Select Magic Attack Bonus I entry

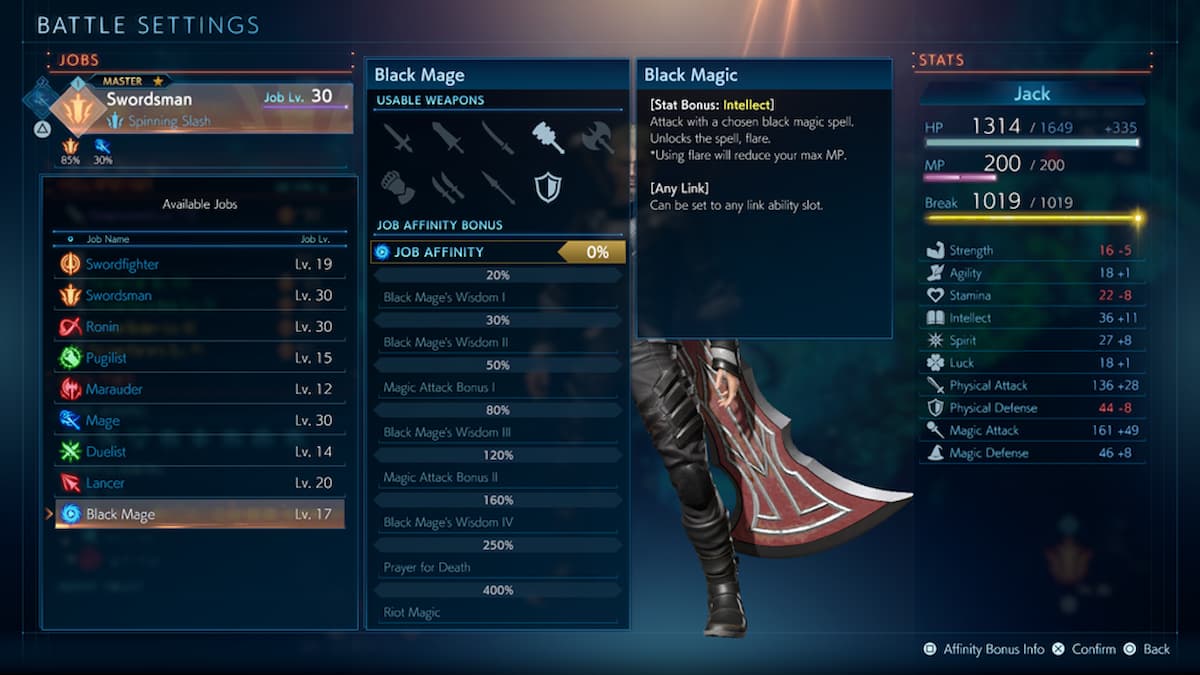(x=498, y=387)
